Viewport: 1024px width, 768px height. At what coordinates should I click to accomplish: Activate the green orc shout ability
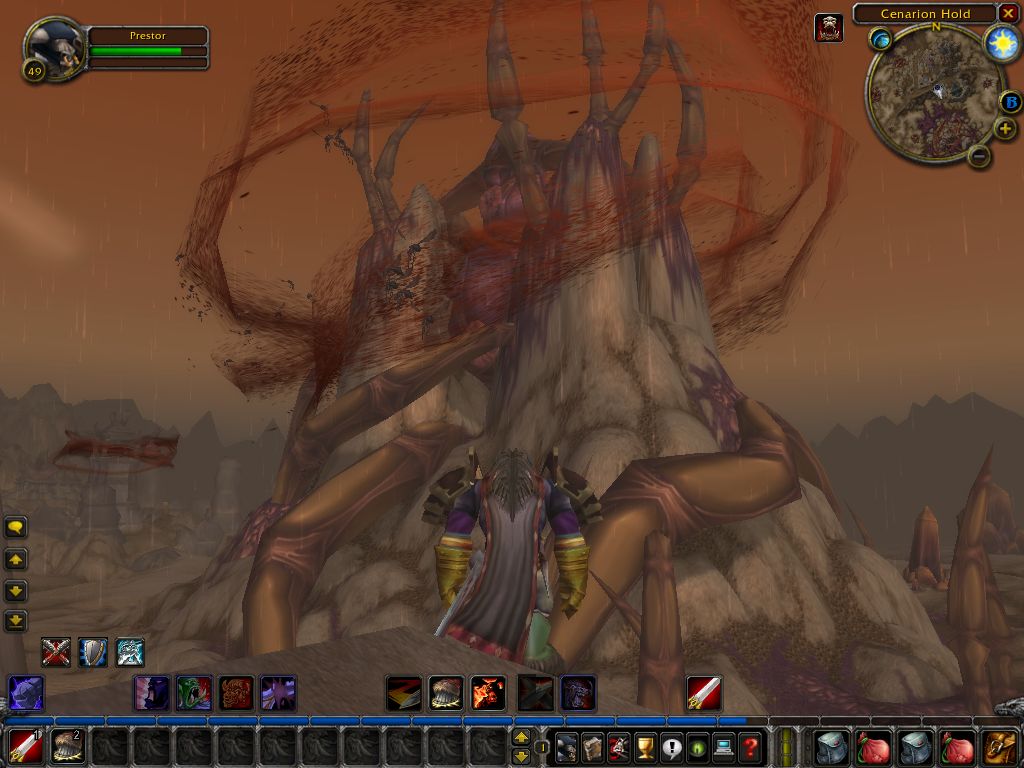tap(194, 692)
